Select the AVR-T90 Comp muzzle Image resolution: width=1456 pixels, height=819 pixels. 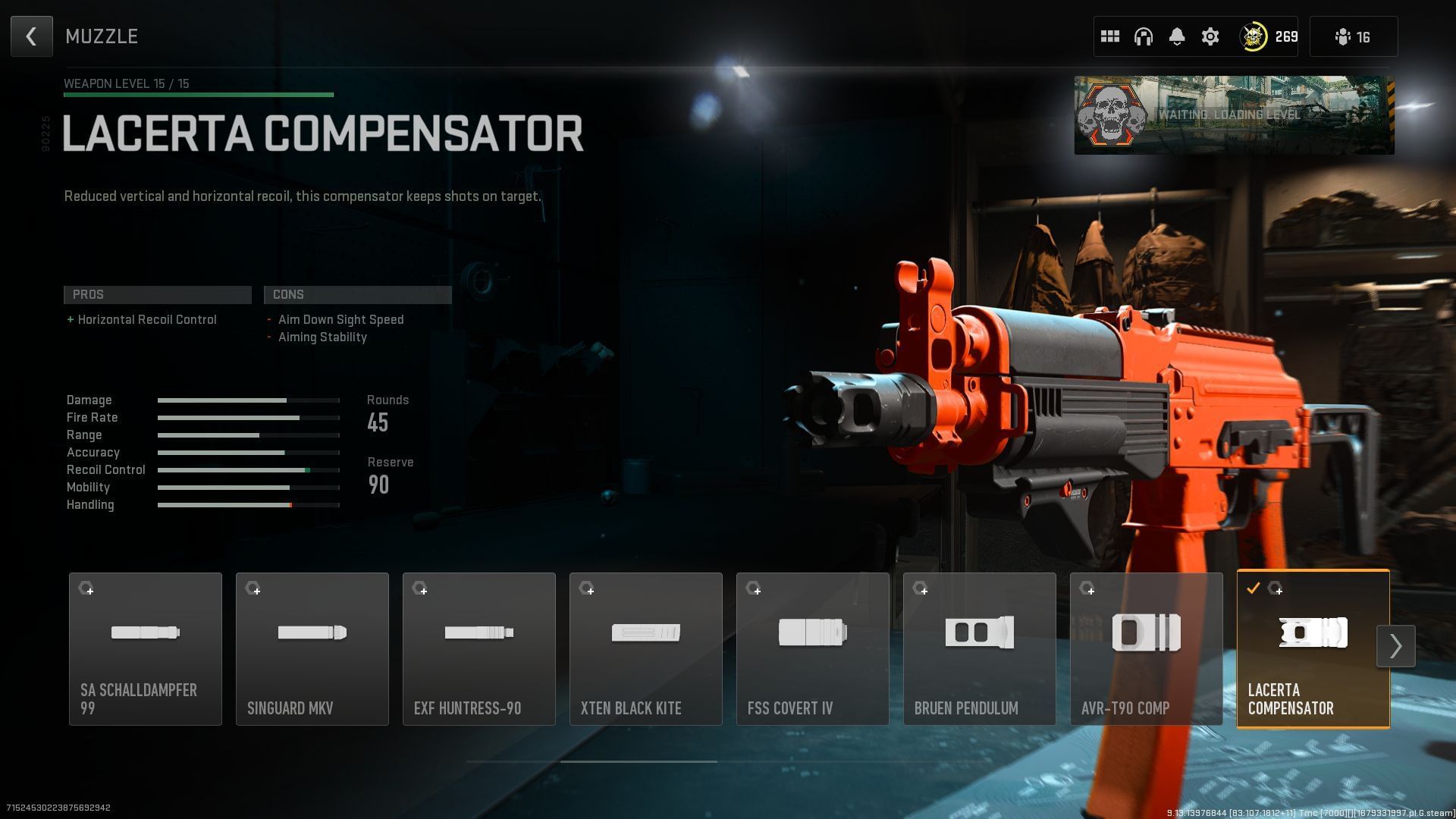click(1147, 648)
